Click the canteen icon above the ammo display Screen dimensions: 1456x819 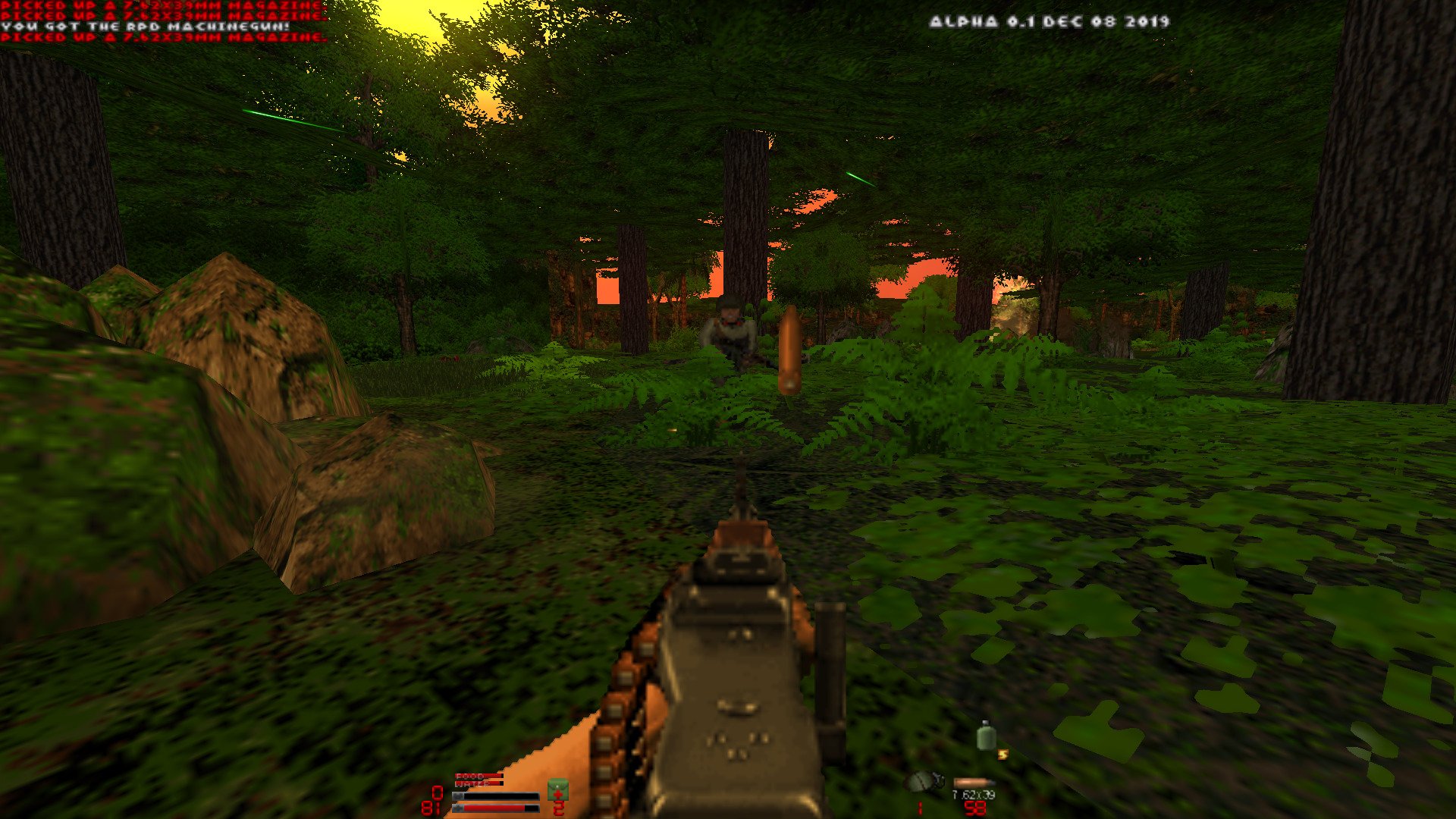click(x=987, y=737)
